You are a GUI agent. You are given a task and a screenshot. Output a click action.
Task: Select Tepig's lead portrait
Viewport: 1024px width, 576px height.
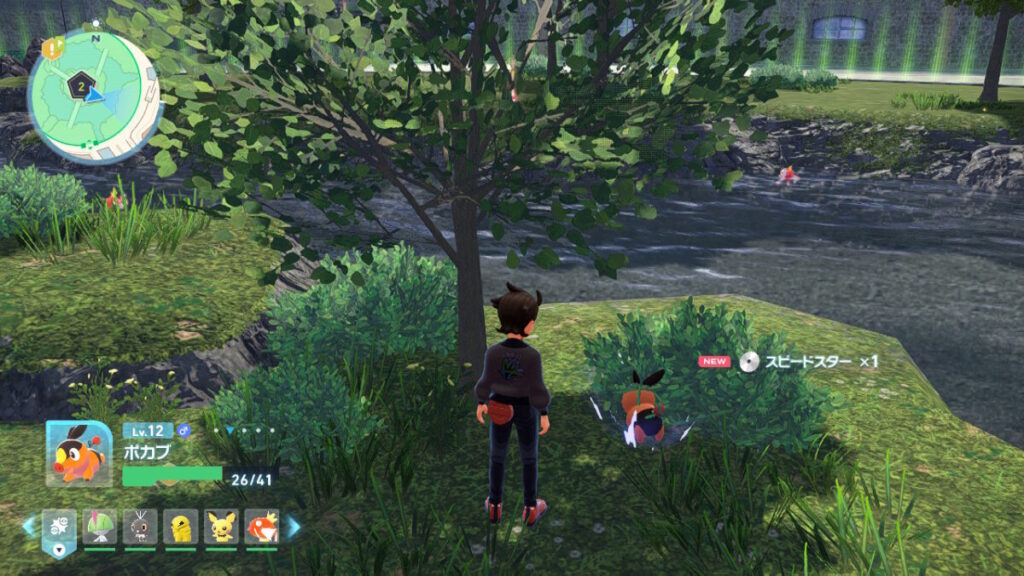[78, 452]
